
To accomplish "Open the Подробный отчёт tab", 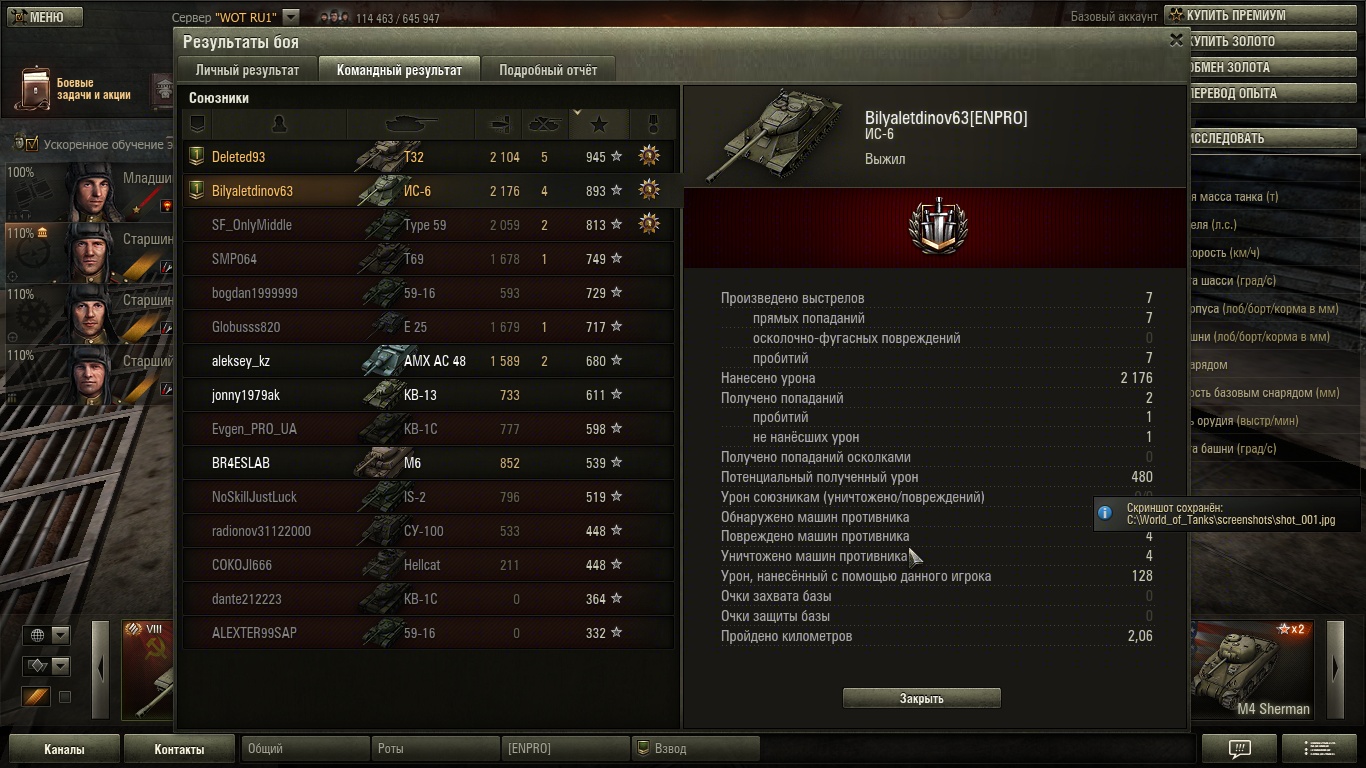I will (548, 70).
